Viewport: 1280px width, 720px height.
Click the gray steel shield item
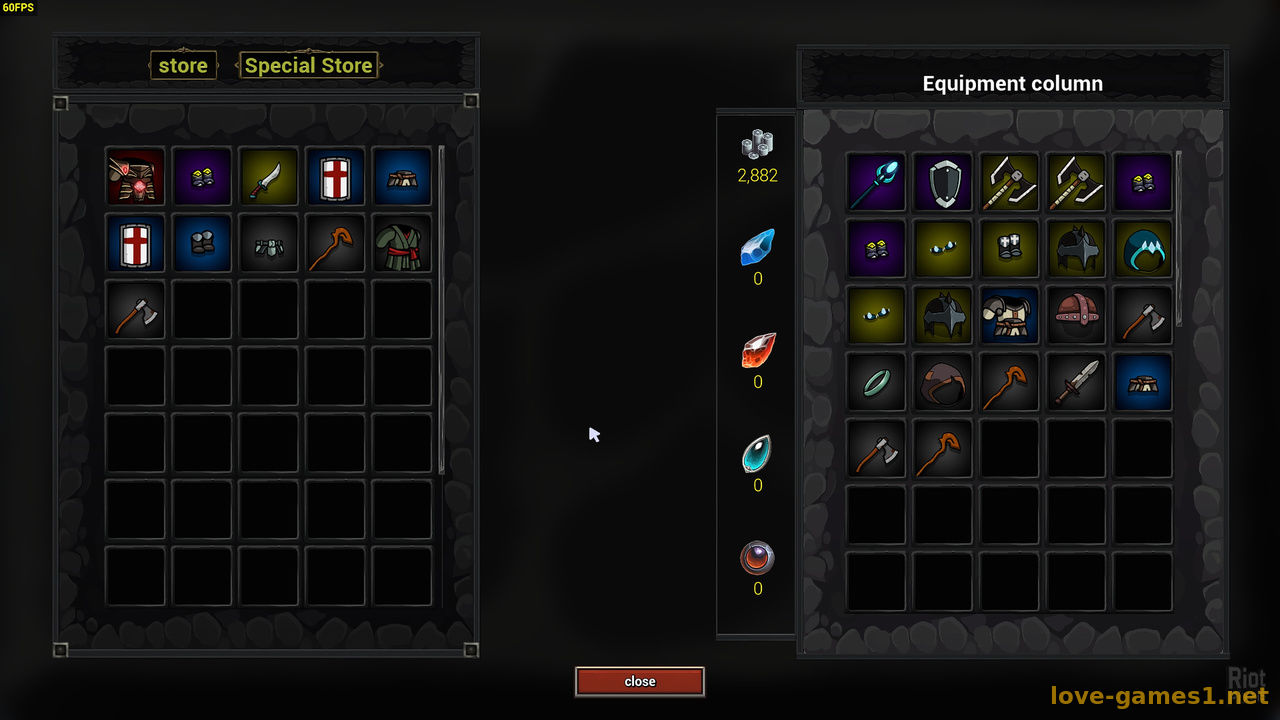pos(943,182)
